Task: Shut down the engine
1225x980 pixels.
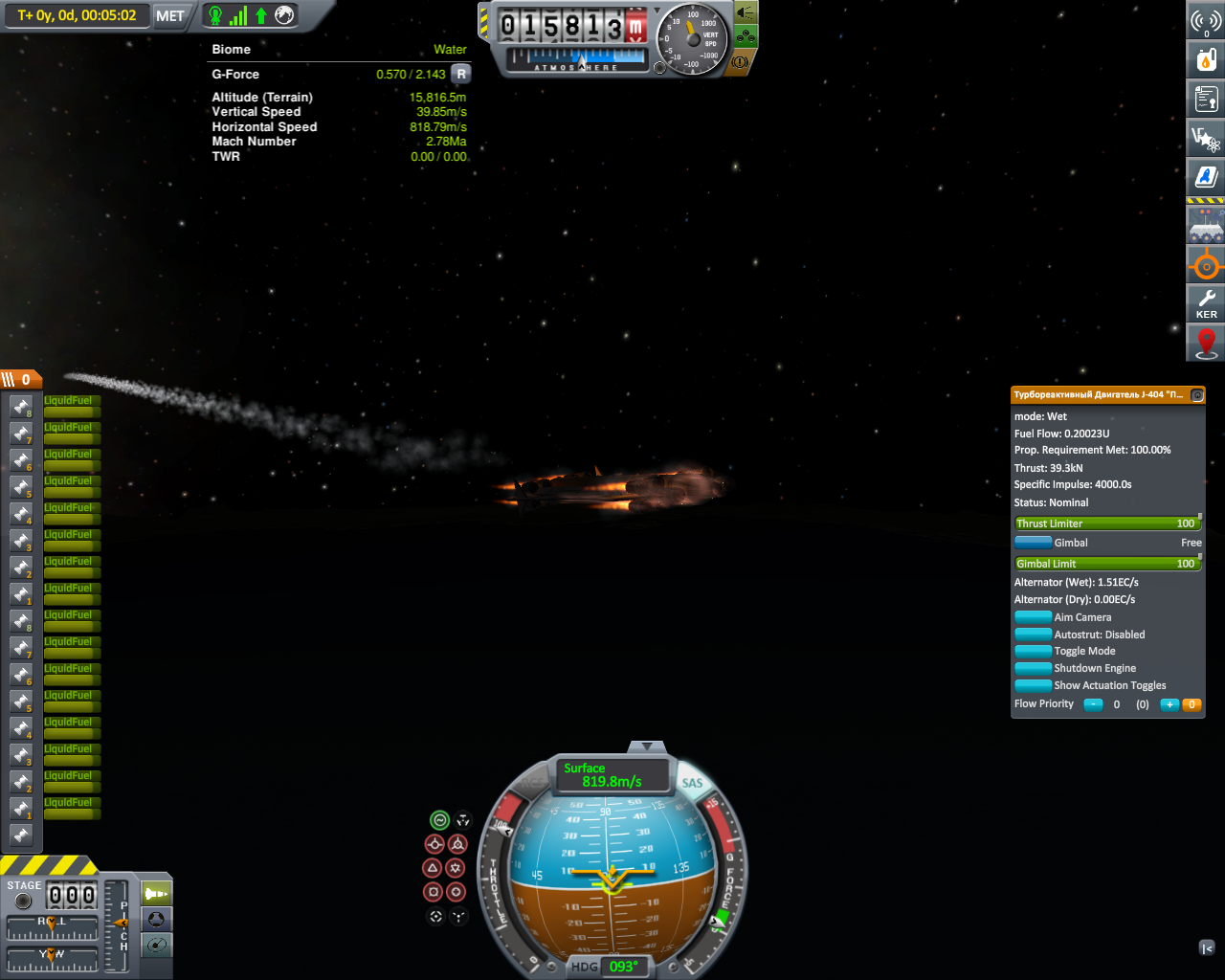Action: (1033, 668)
